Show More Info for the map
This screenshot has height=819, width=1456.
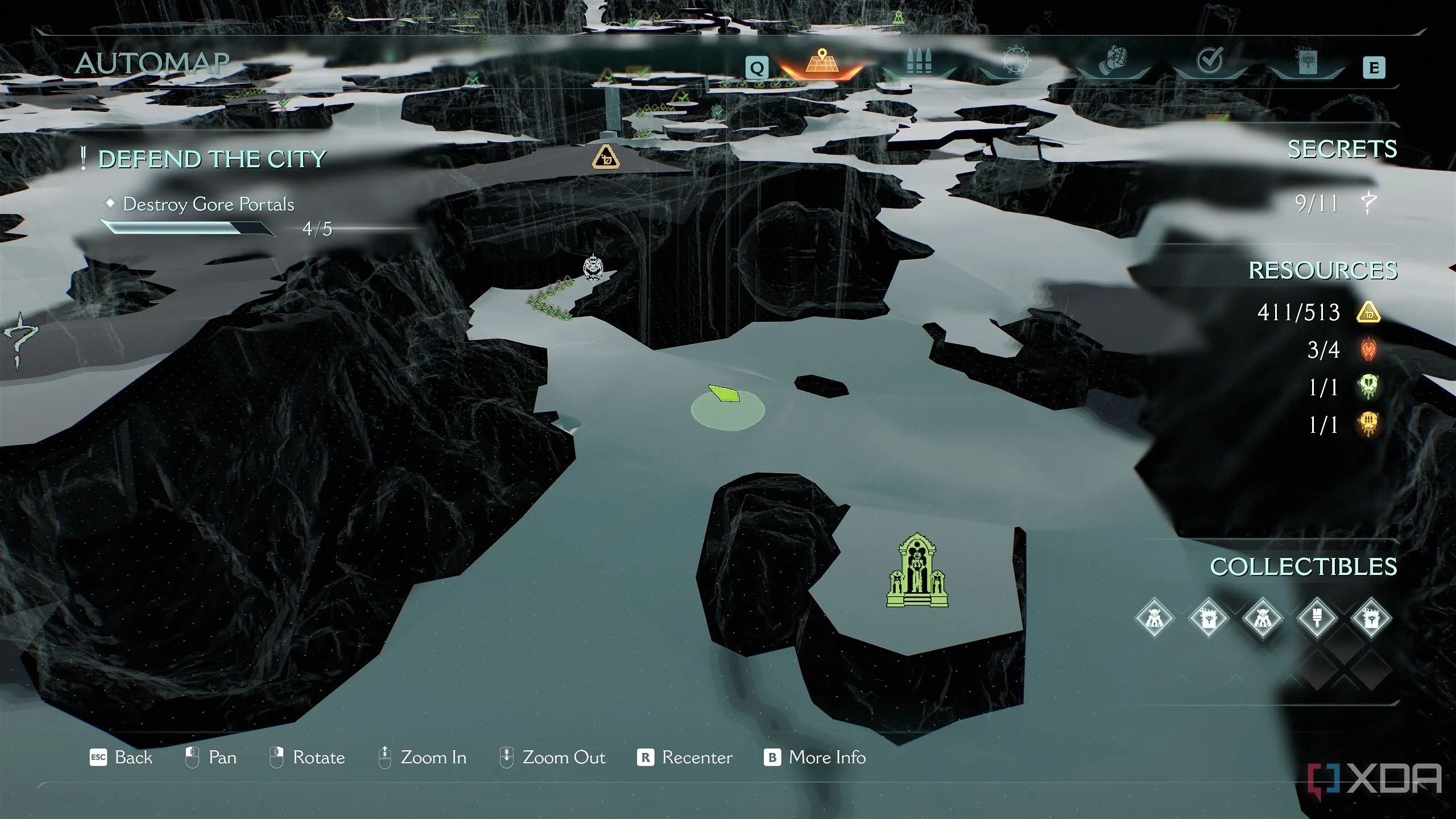(x=815, y=758)
